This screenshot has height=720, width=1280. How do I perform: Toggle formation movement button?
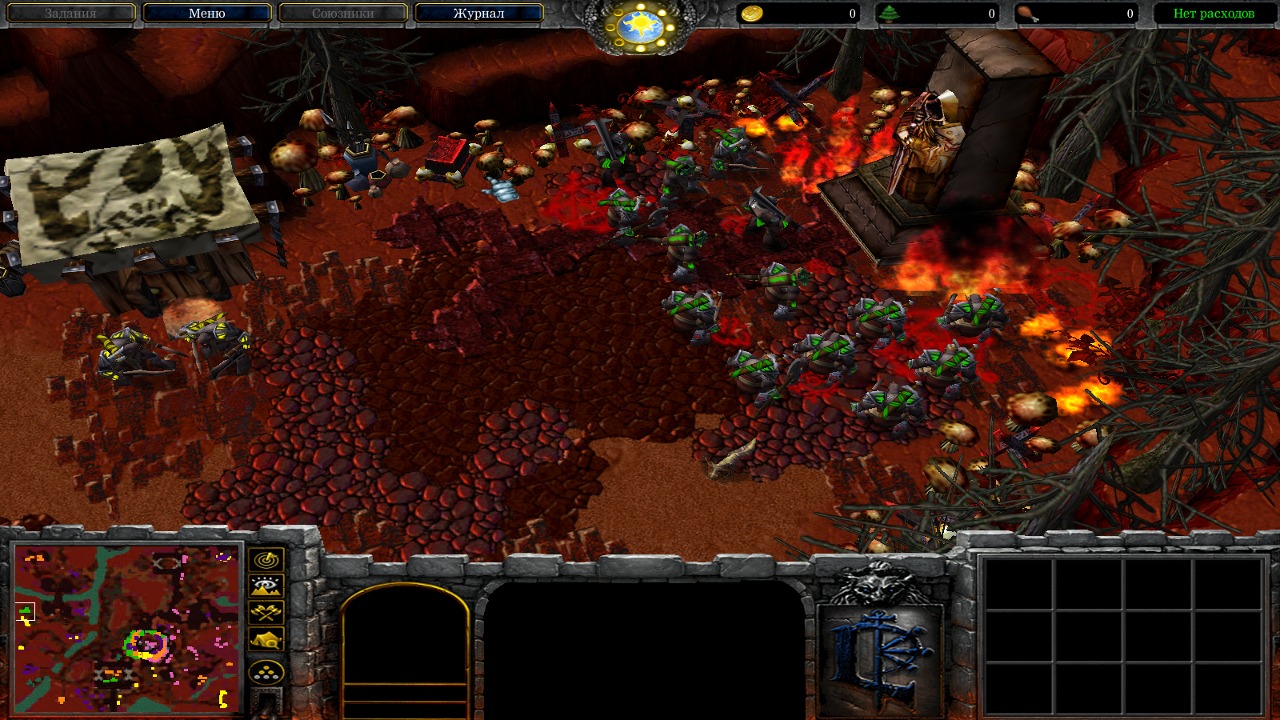pyautogui.click(x=267, y=672)
